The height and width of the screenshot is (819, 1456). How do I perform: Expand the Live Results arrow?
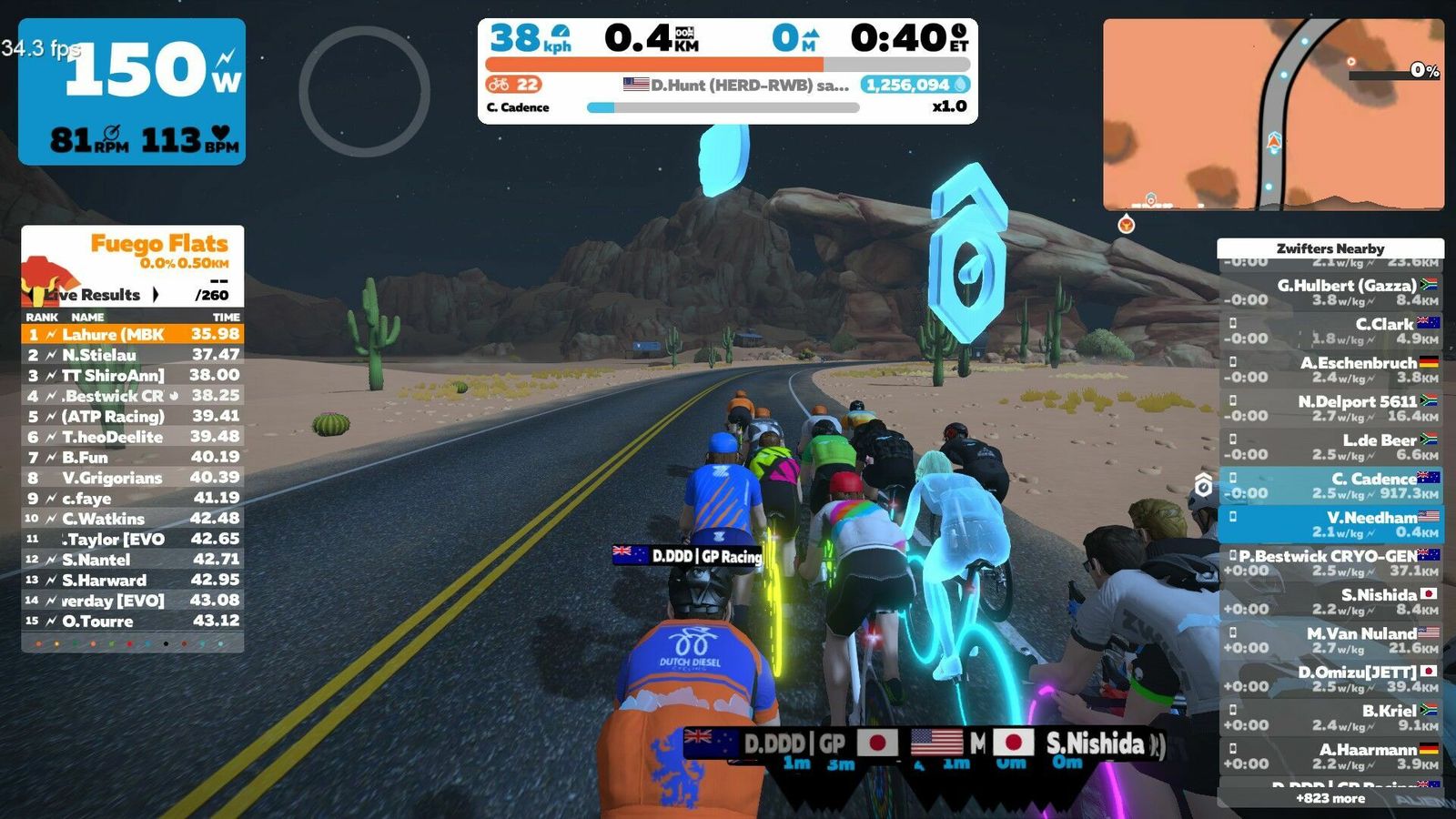[156, 295]
